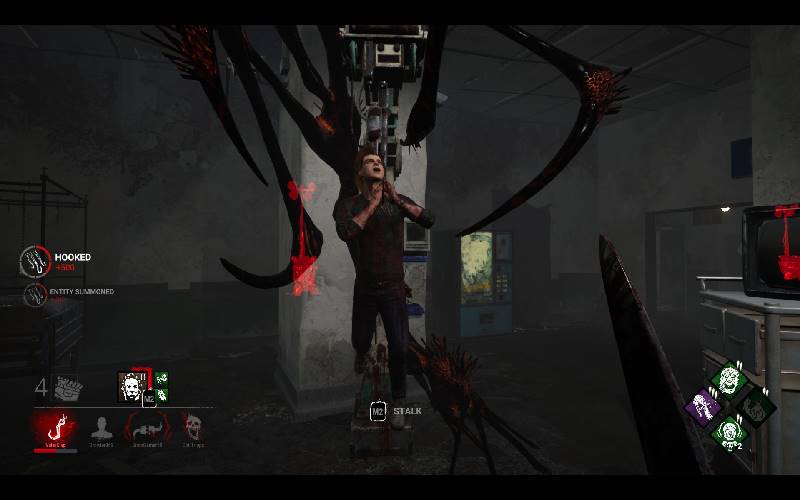Click the Hooked score event icon

tap(35, 261)
